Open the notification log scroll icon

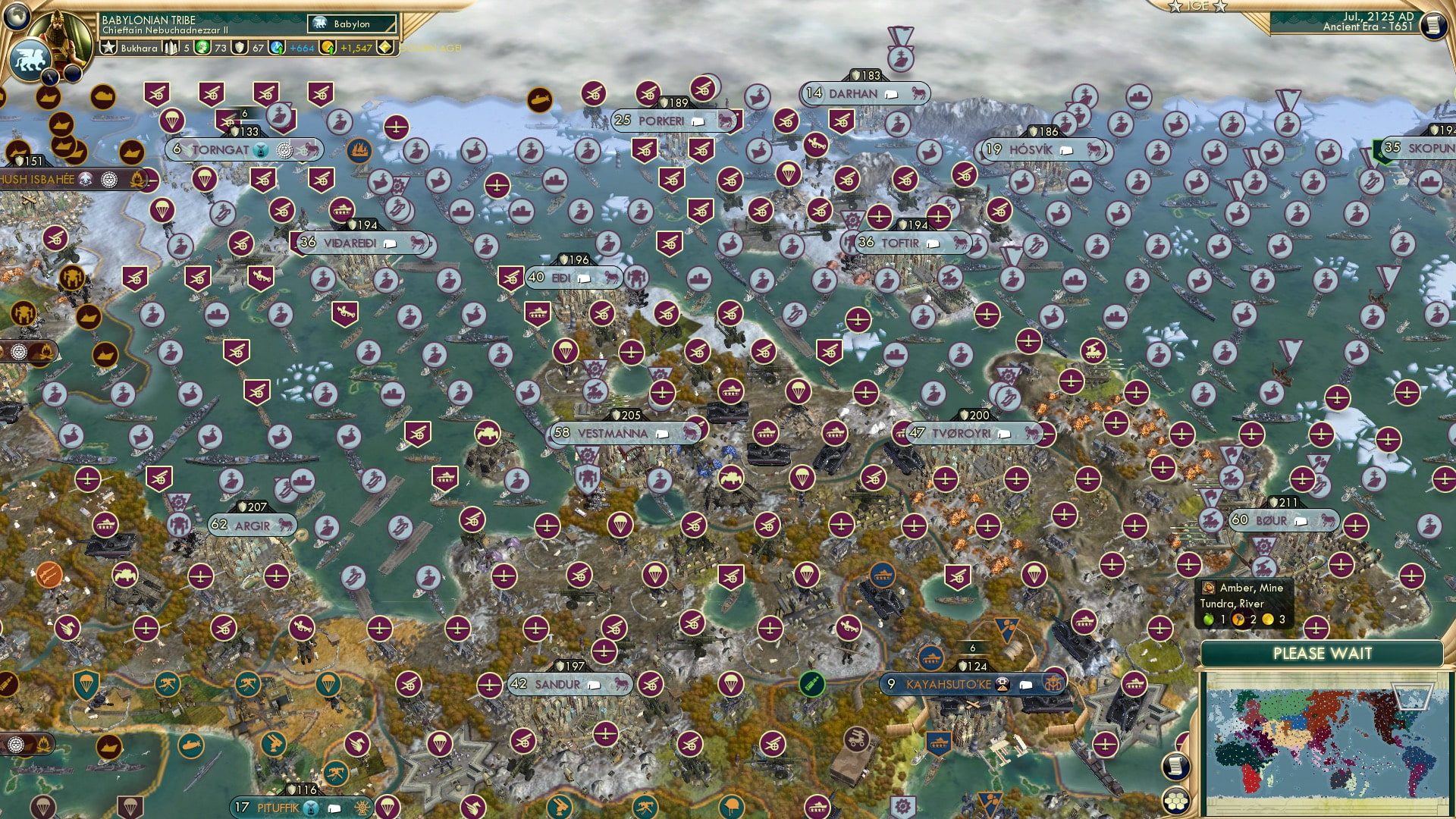1176,767
